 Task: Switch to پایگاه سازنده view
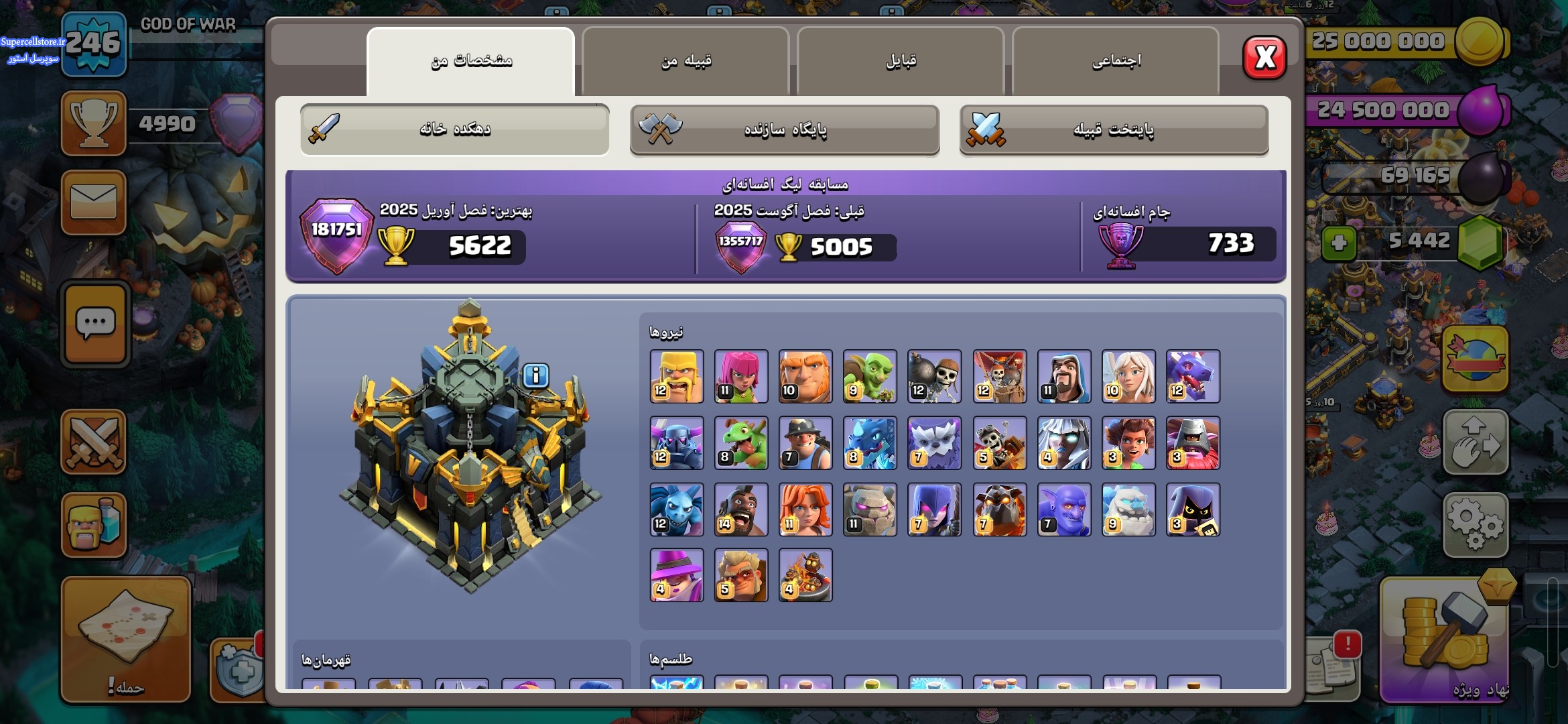click(785, 129)
